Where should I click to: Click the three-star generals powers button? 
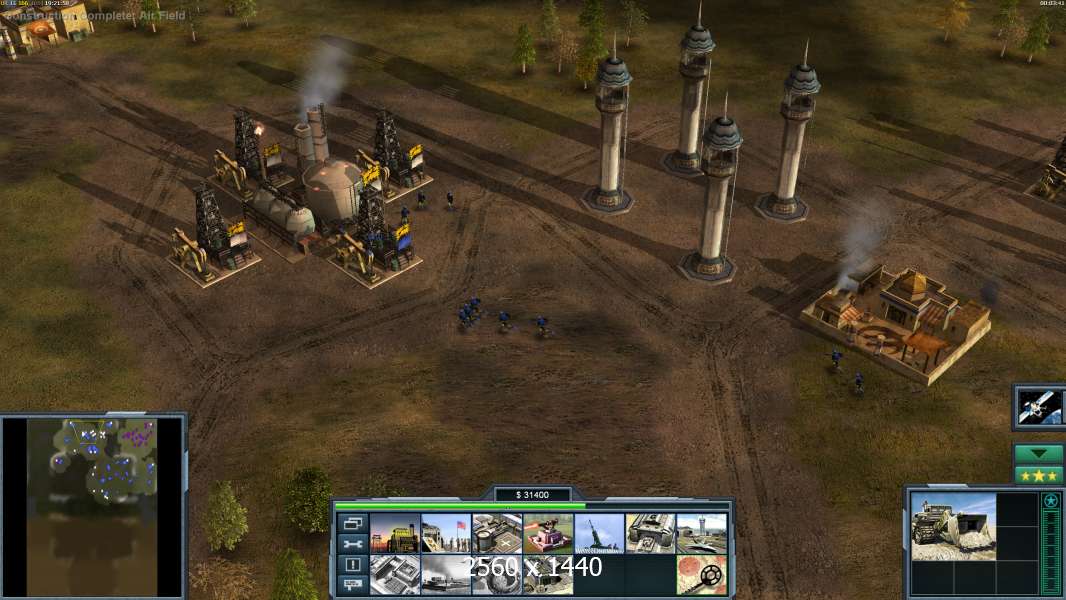point(1039,475)
